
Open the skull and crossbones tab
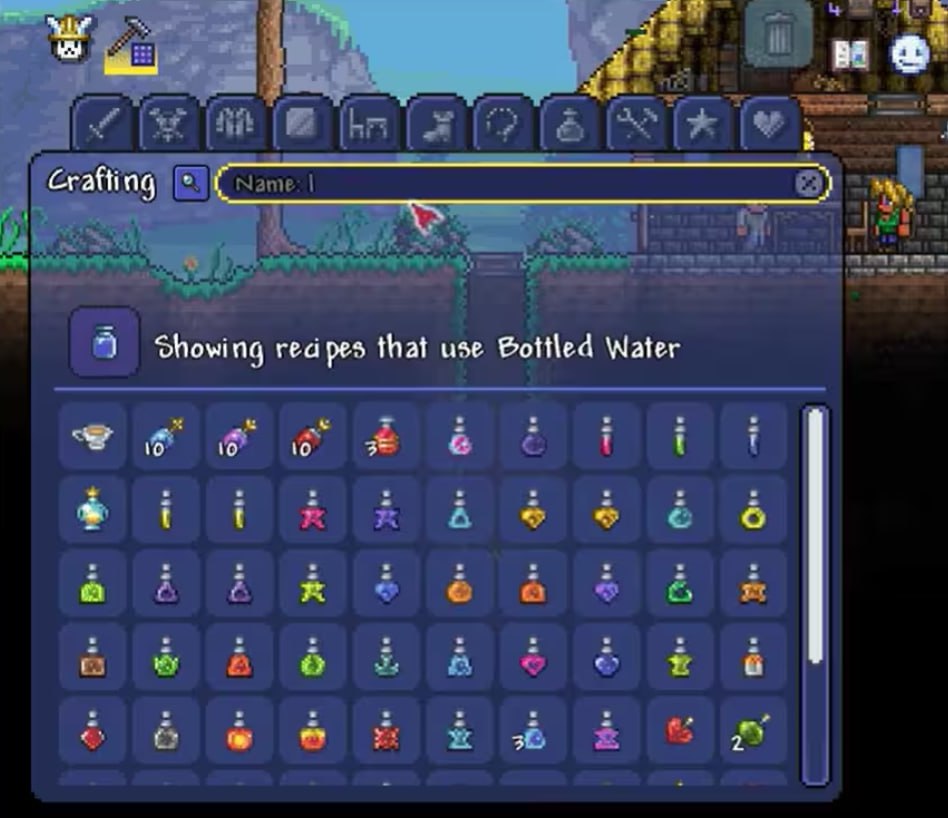168,125
